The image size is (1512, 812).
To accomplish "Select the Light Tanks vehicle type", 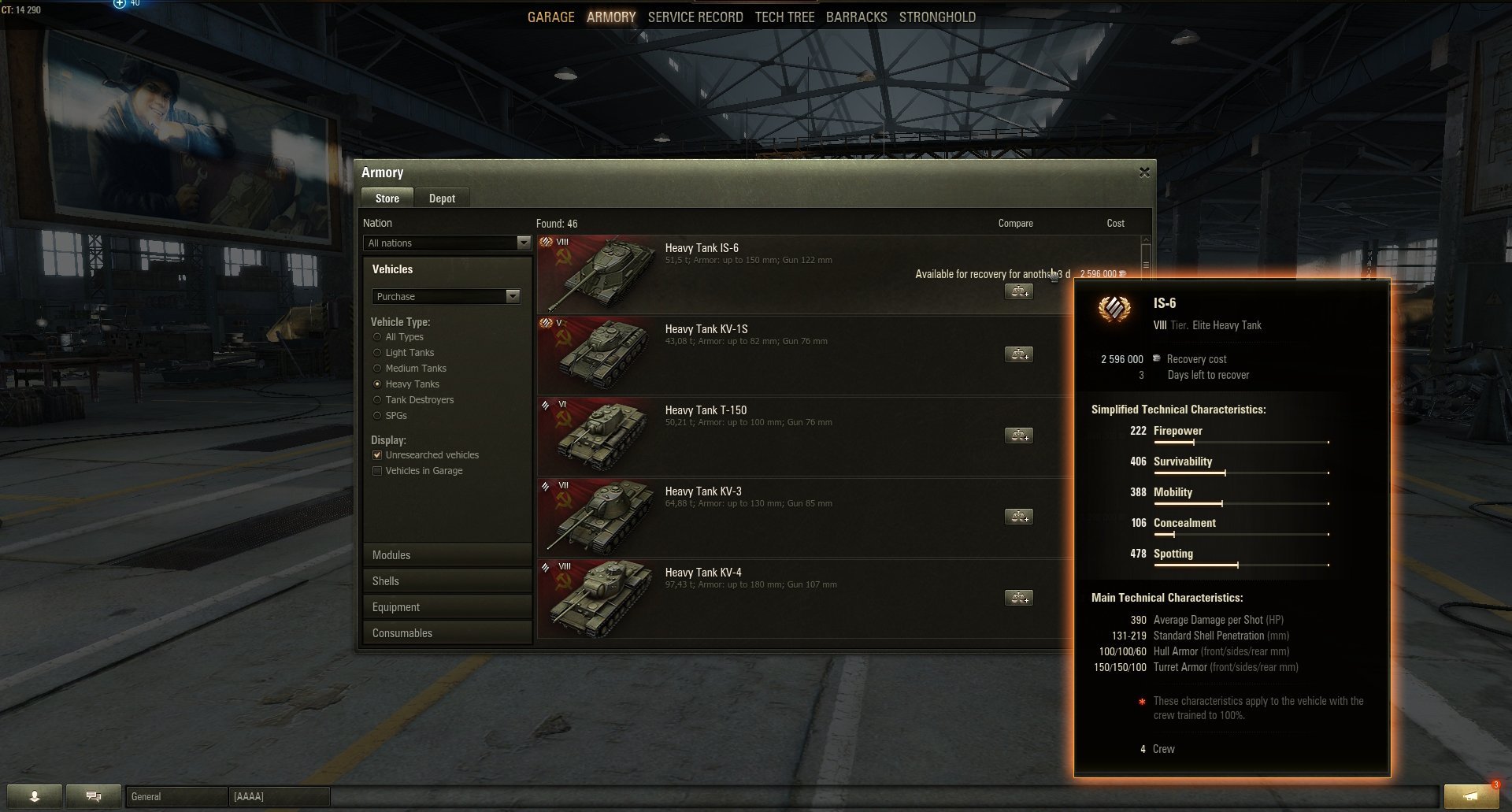I will click(378, 353).
